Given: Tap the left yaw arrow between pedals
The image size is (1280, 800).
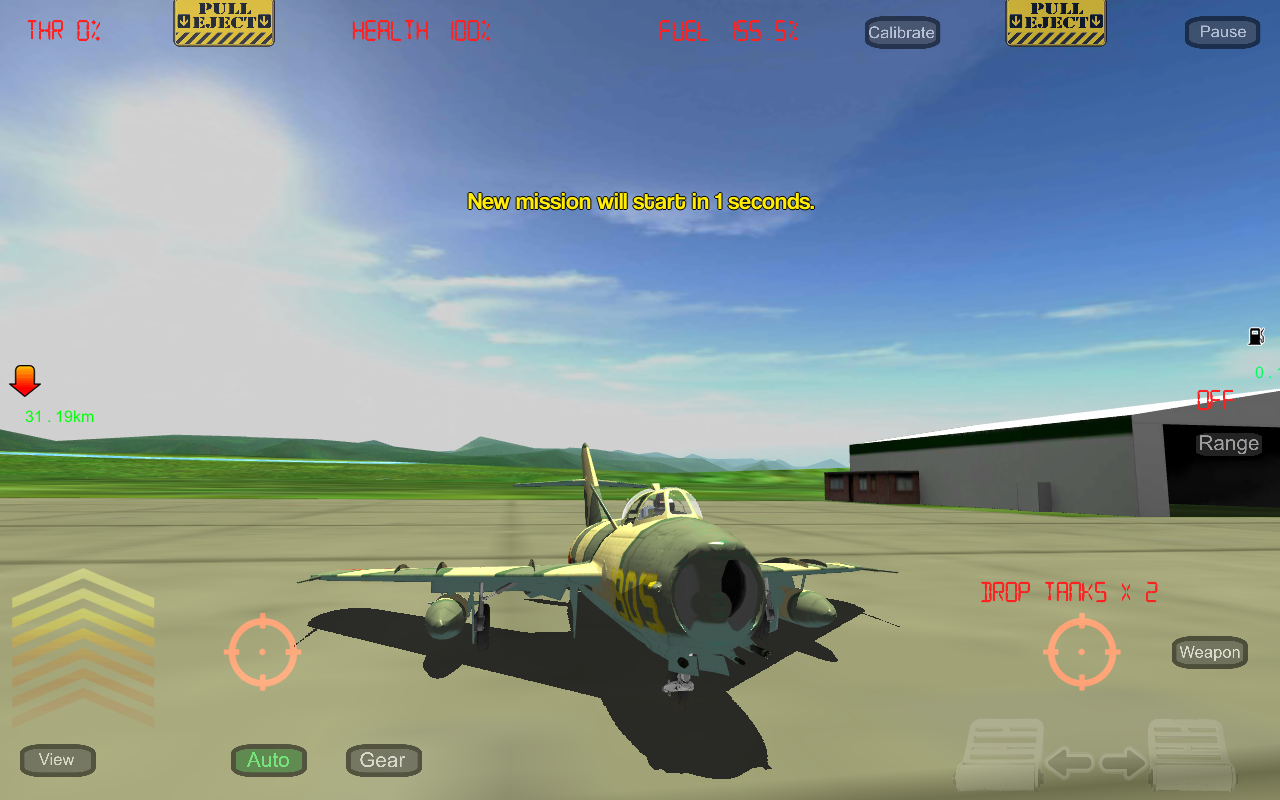Looking at the screenshot, I should (x=1068, y=762).
